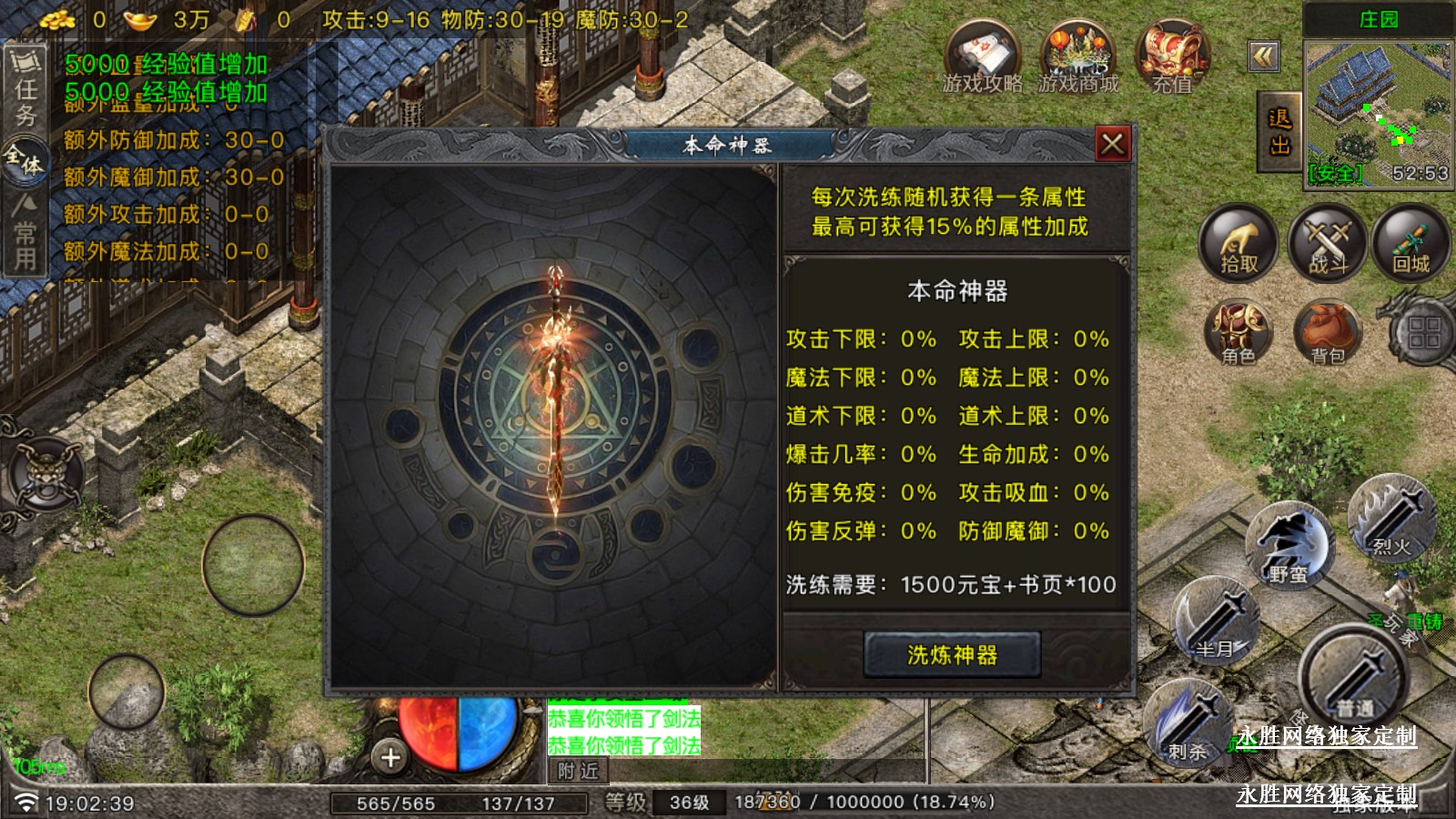Toggle the 战斗 combat mode
The image size is (1456, 819).
coord(1328,243)
